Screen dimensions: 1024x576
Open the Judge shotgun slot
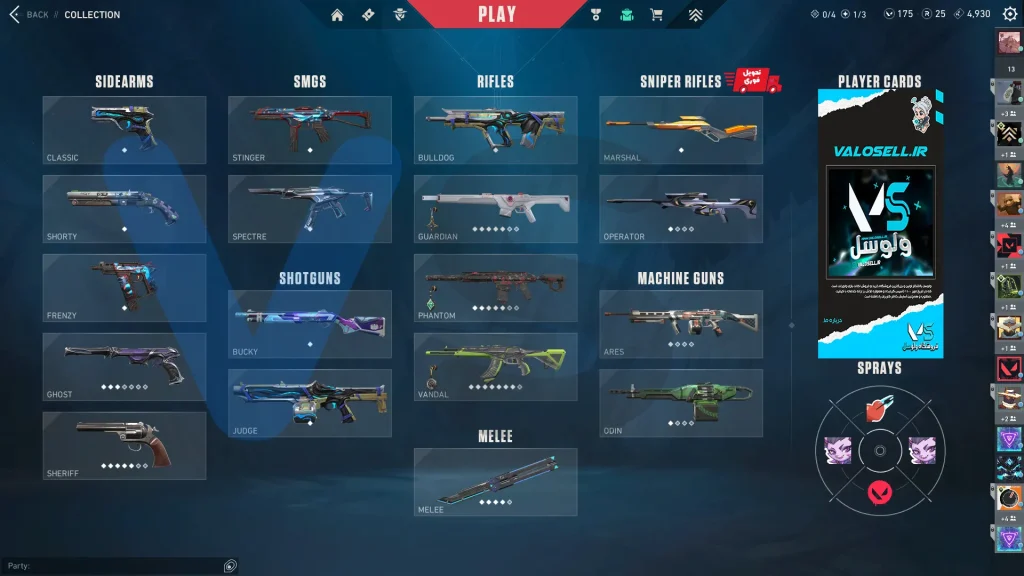click(309, 403)
